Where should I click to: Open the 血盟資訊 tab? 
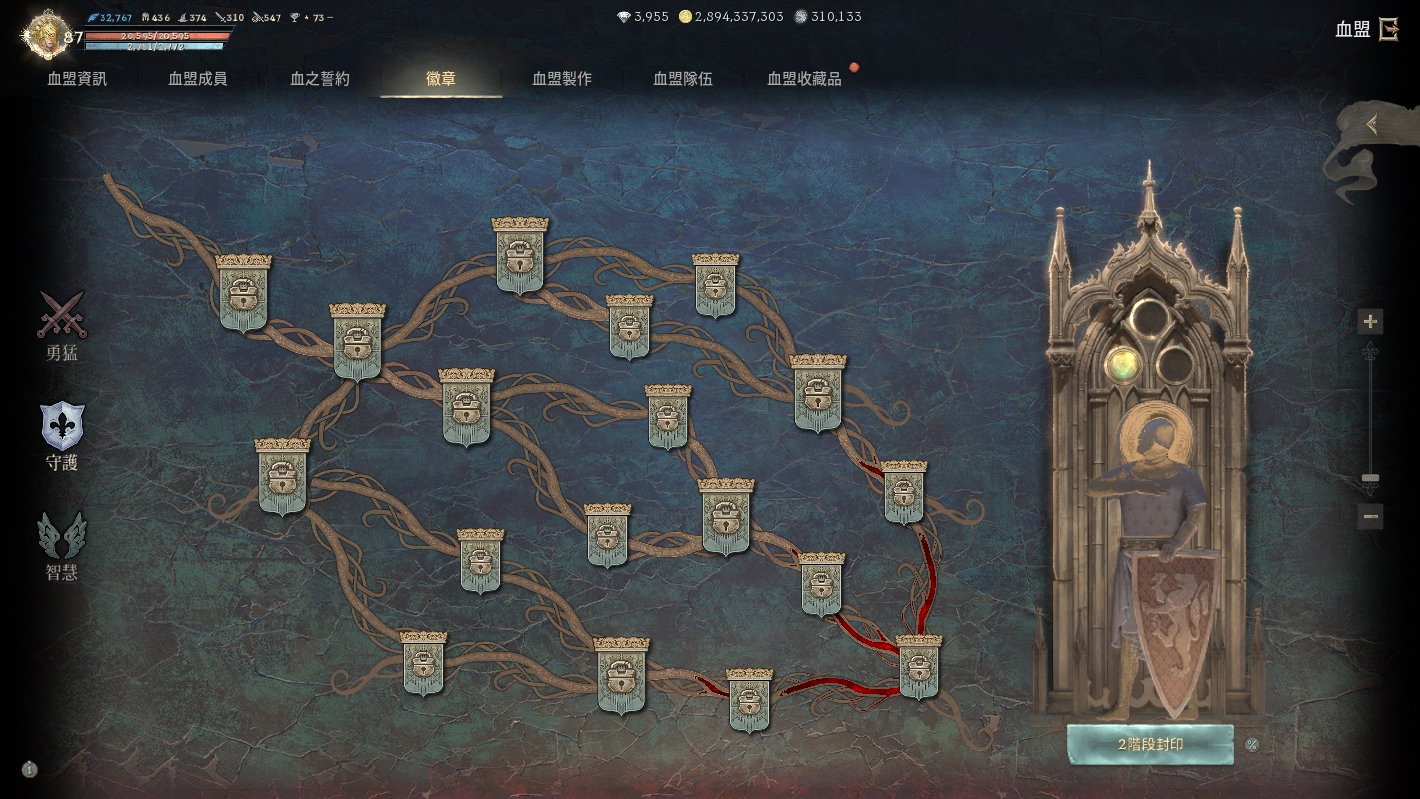pos(77,79)
